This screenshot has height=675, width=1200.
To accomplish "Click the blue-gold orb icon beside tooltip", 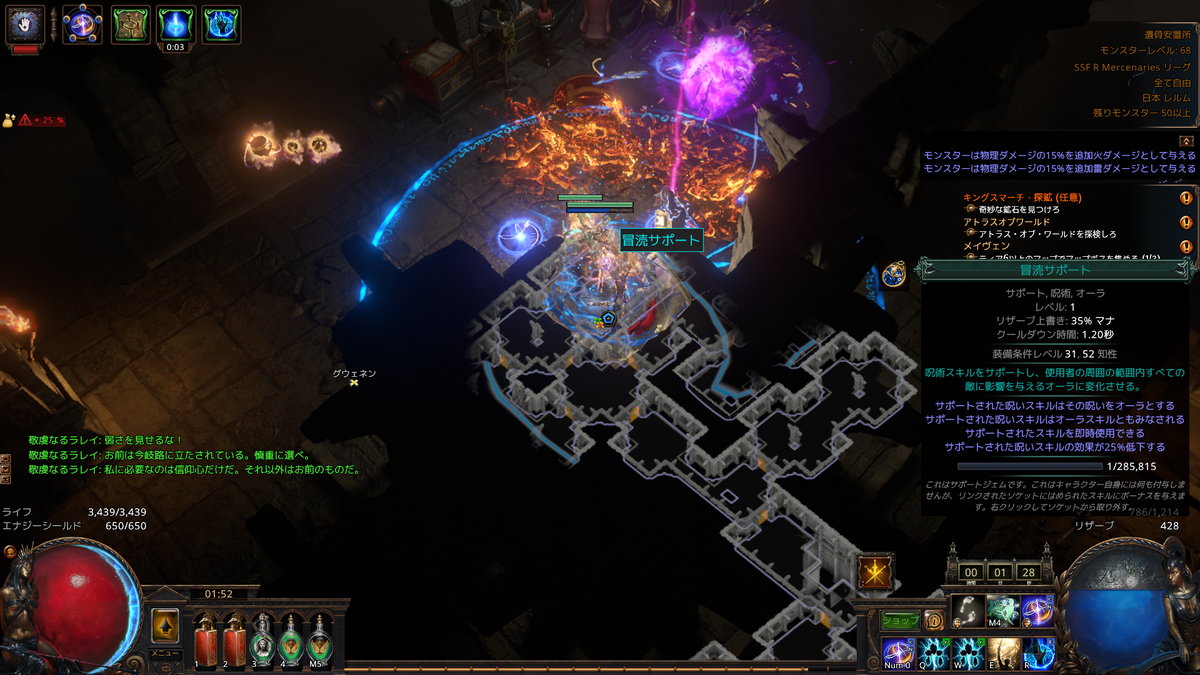I will (x=895, y=274).
